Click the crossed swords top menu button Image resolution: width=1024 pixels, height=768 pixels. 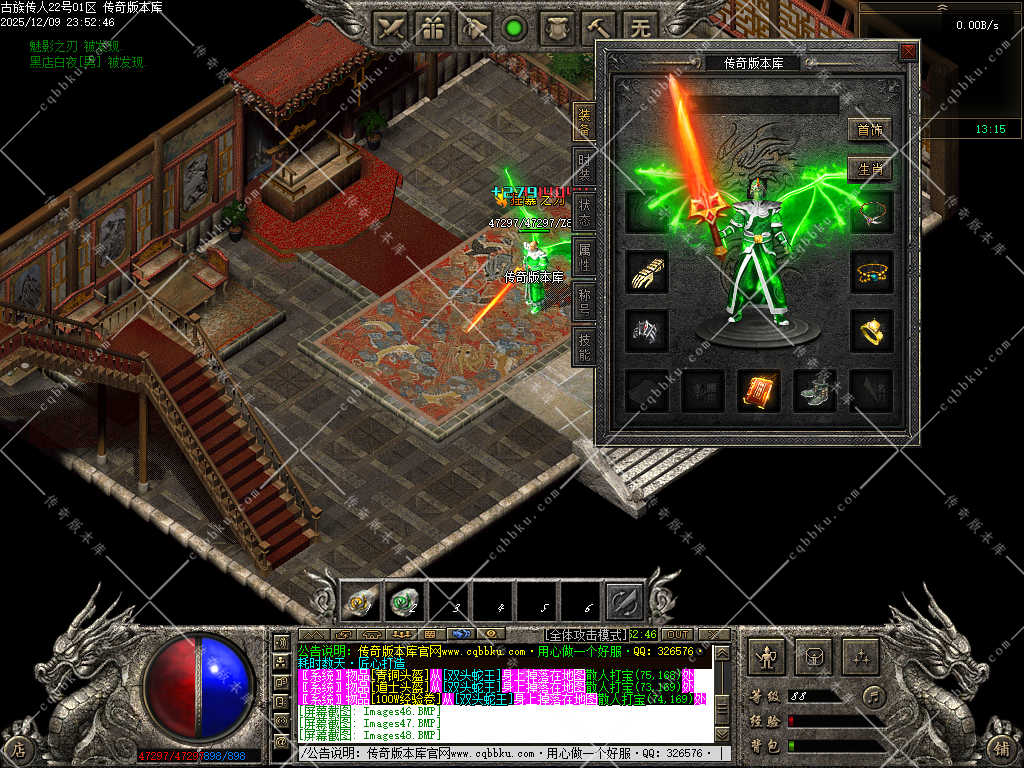pyautogui.click(x=392, y=28)
